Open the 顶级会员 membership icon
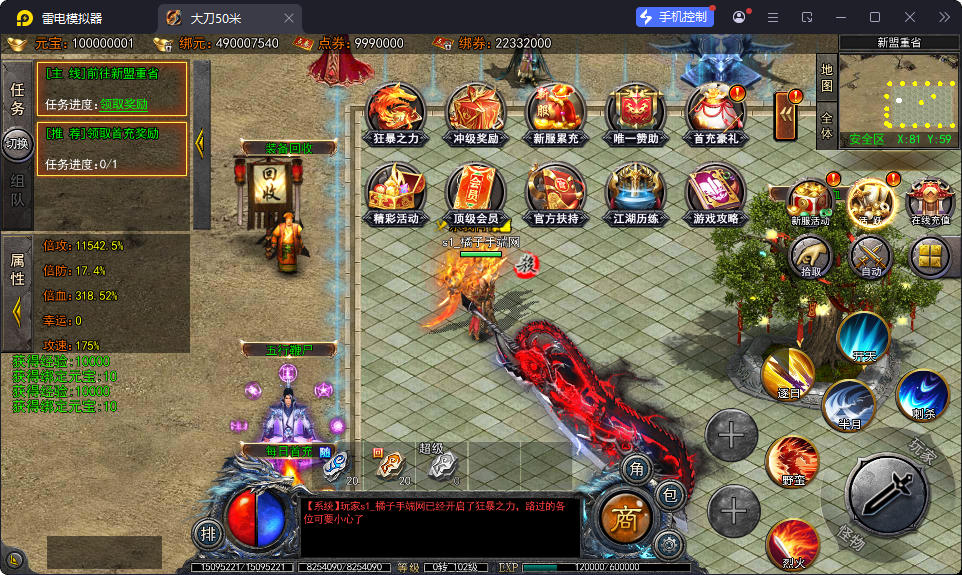 point(476,192)
